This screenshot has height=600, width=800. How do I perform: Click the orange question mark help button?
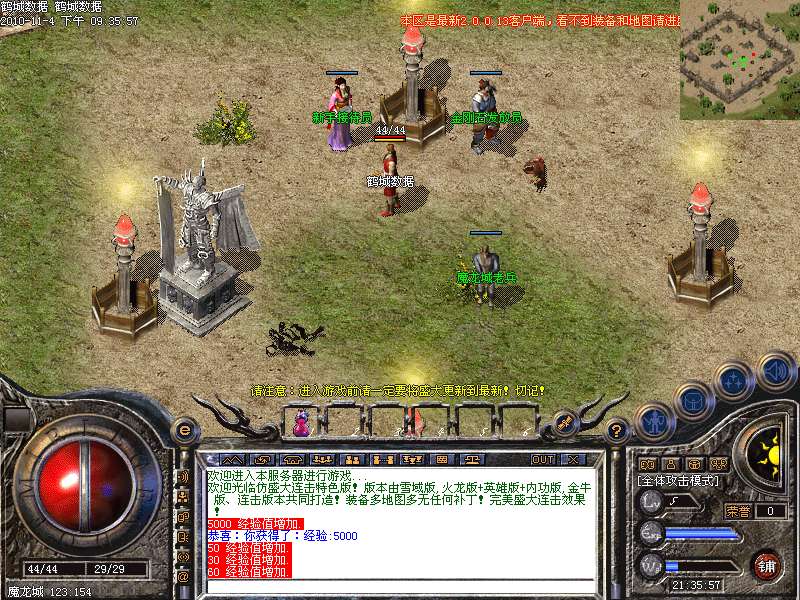[x=617, y=430]
